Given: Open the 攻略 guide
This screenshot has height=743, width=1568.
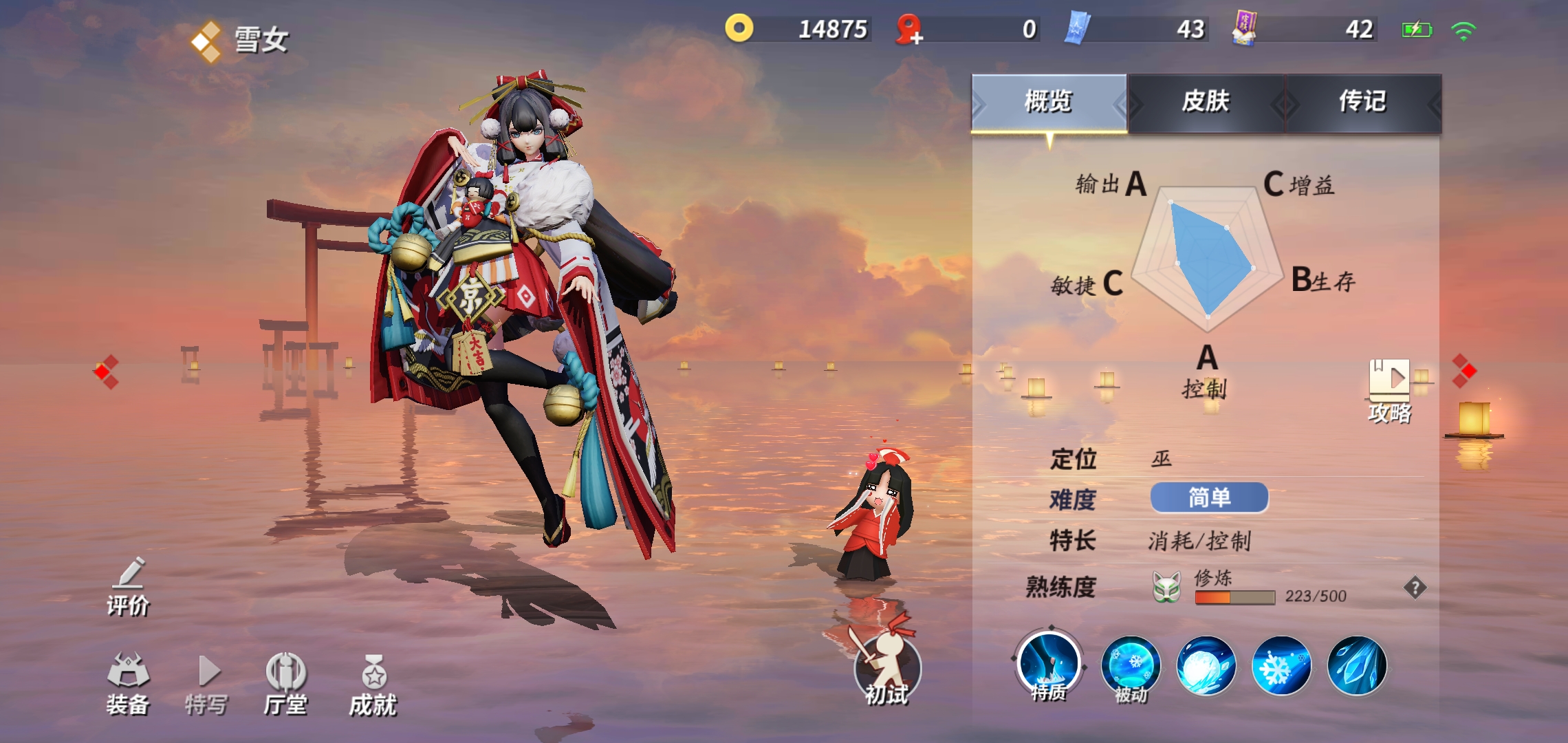Looking at the screenshot, I should (x=1389, y=390).
